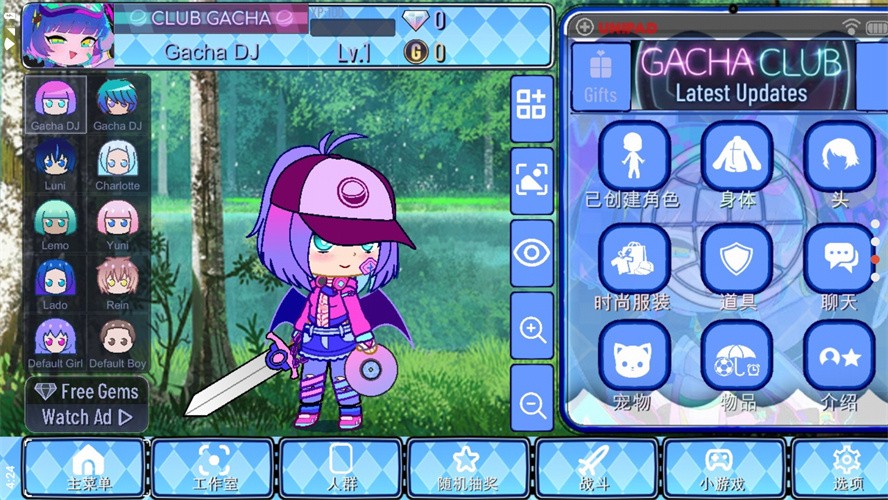Open the 宠物 pet section
This screenshot has width=888, height=500.
[633, 363]
